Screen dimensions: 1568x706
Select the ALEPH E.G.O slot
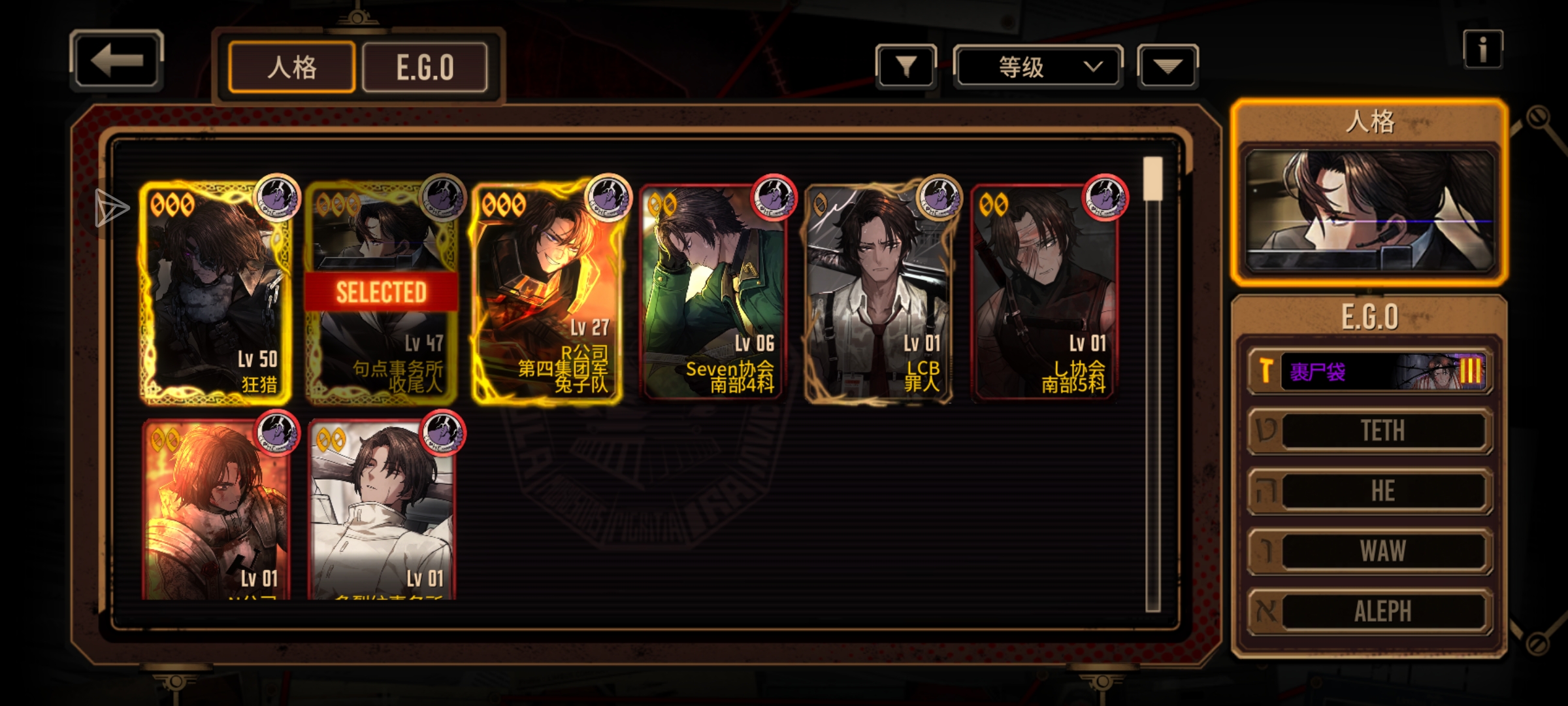pyautogui.click(x=1370, y=611)
